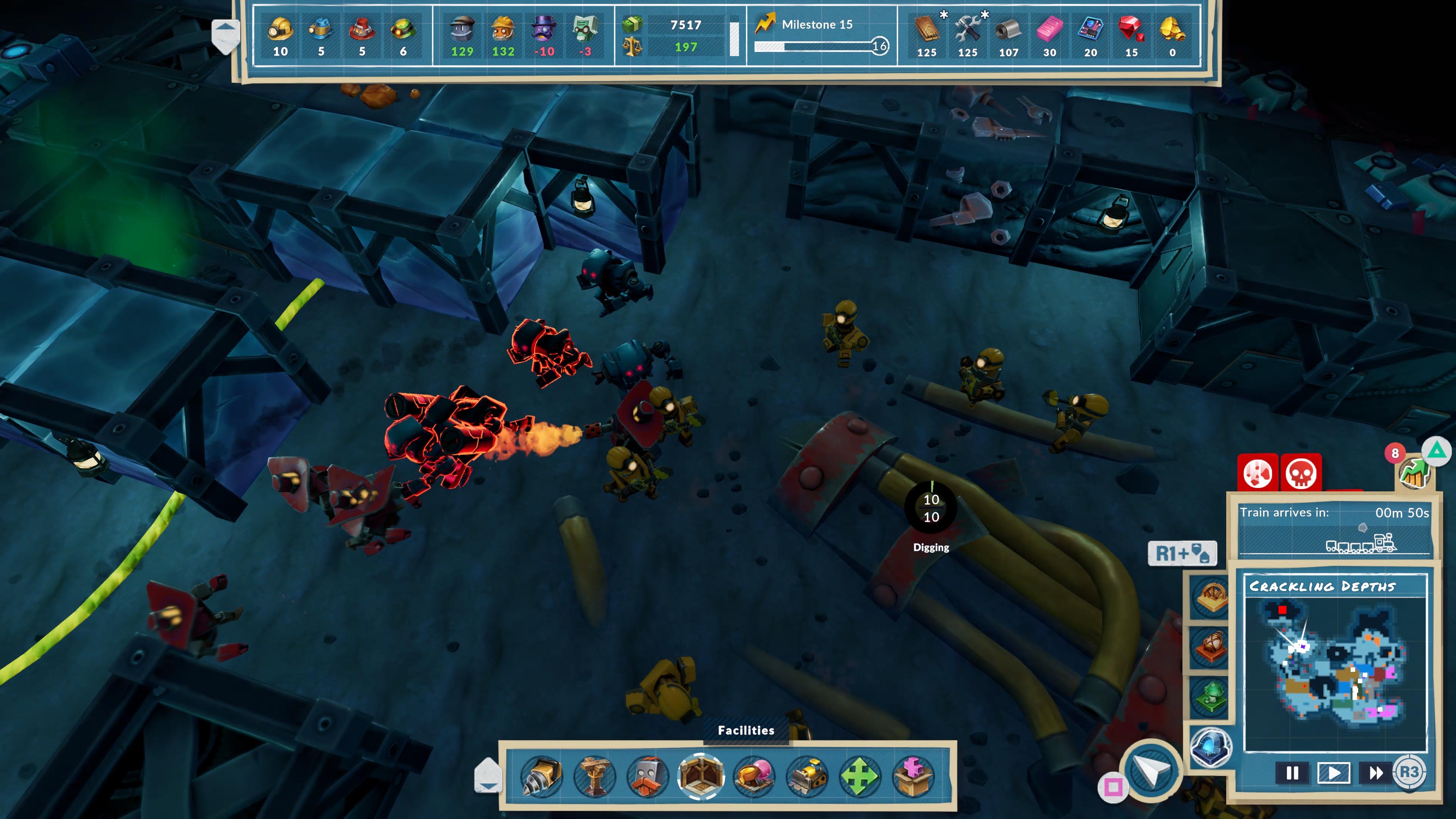Select the green mushroom layer icon
The width and height of the screenshot is (1456, 819).
(x=1211, y=697)
